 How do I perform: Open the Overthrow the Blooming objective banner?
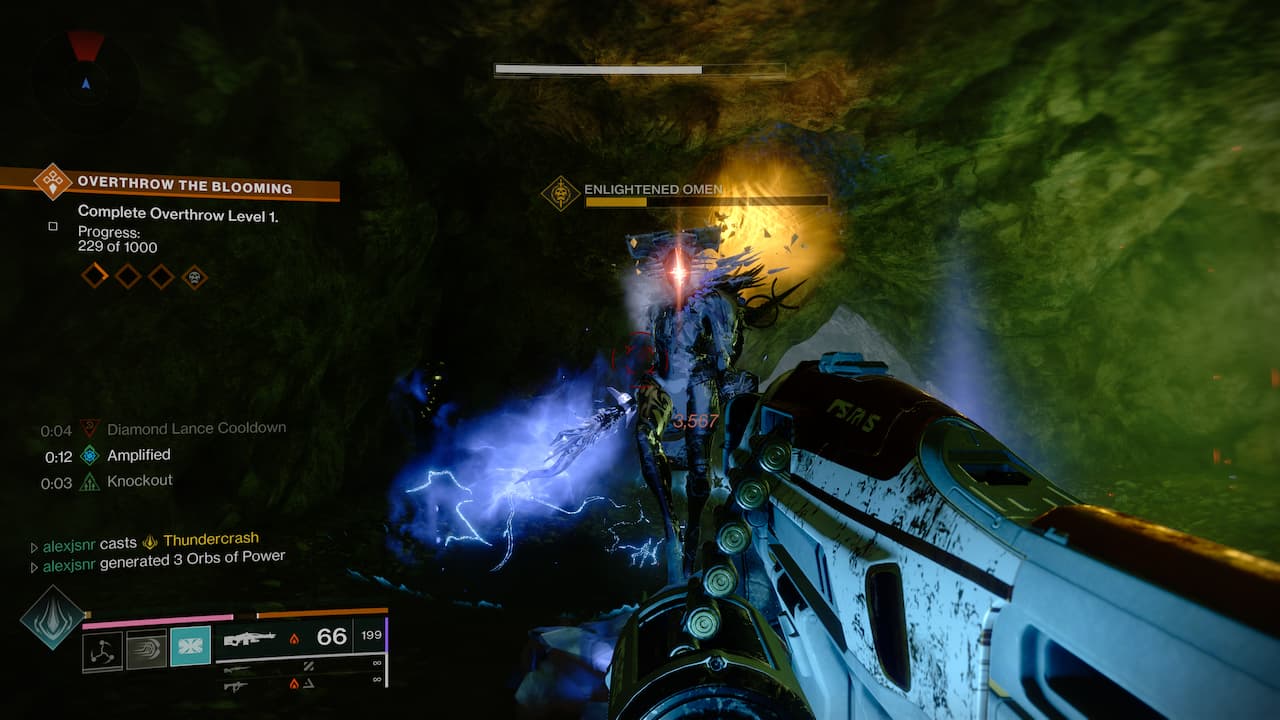[185, 185]
